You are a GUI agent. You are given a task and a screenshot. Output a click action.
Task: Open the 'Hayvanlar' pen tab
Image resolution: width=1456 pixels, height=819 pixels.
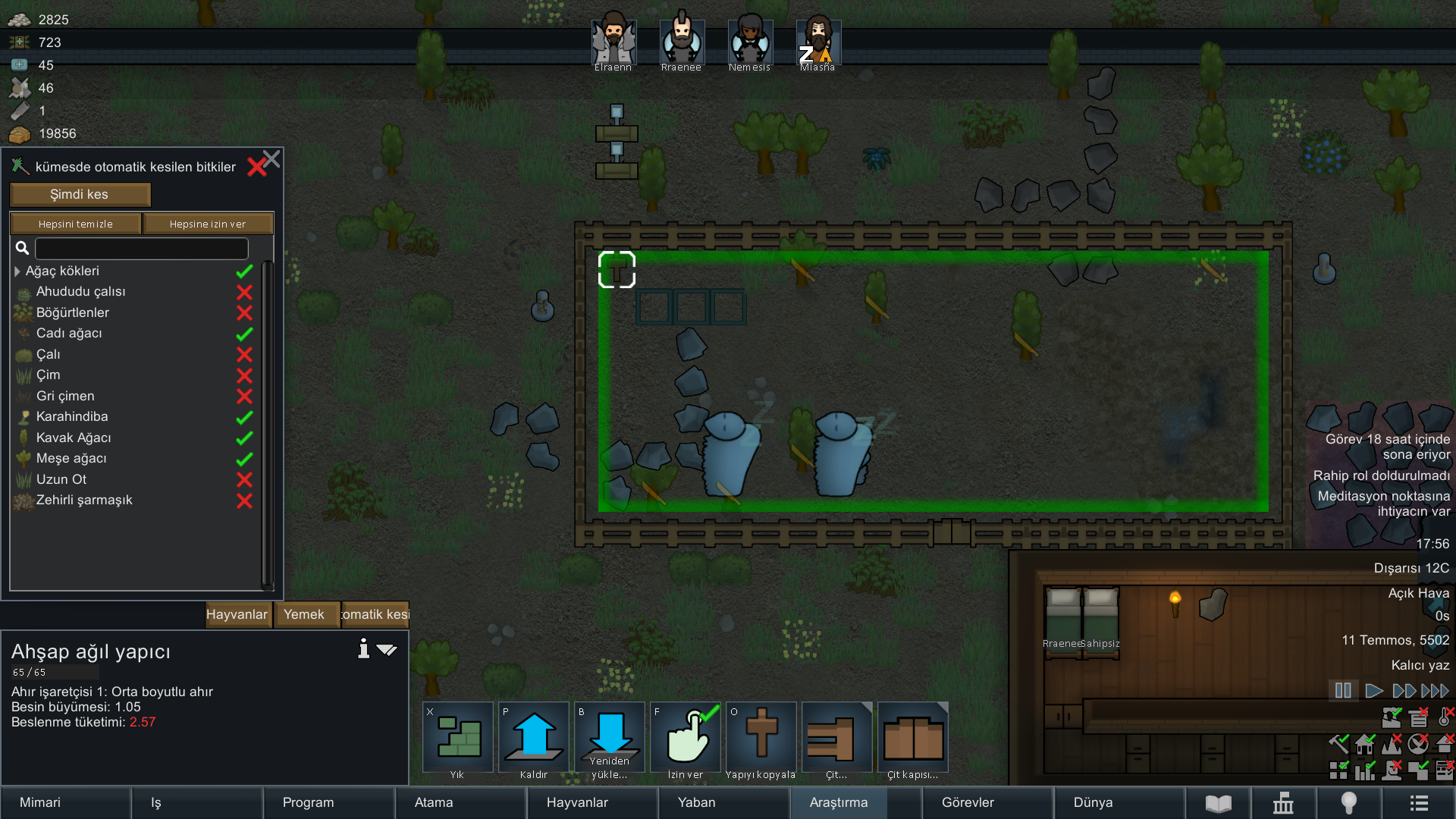[237, 614]
